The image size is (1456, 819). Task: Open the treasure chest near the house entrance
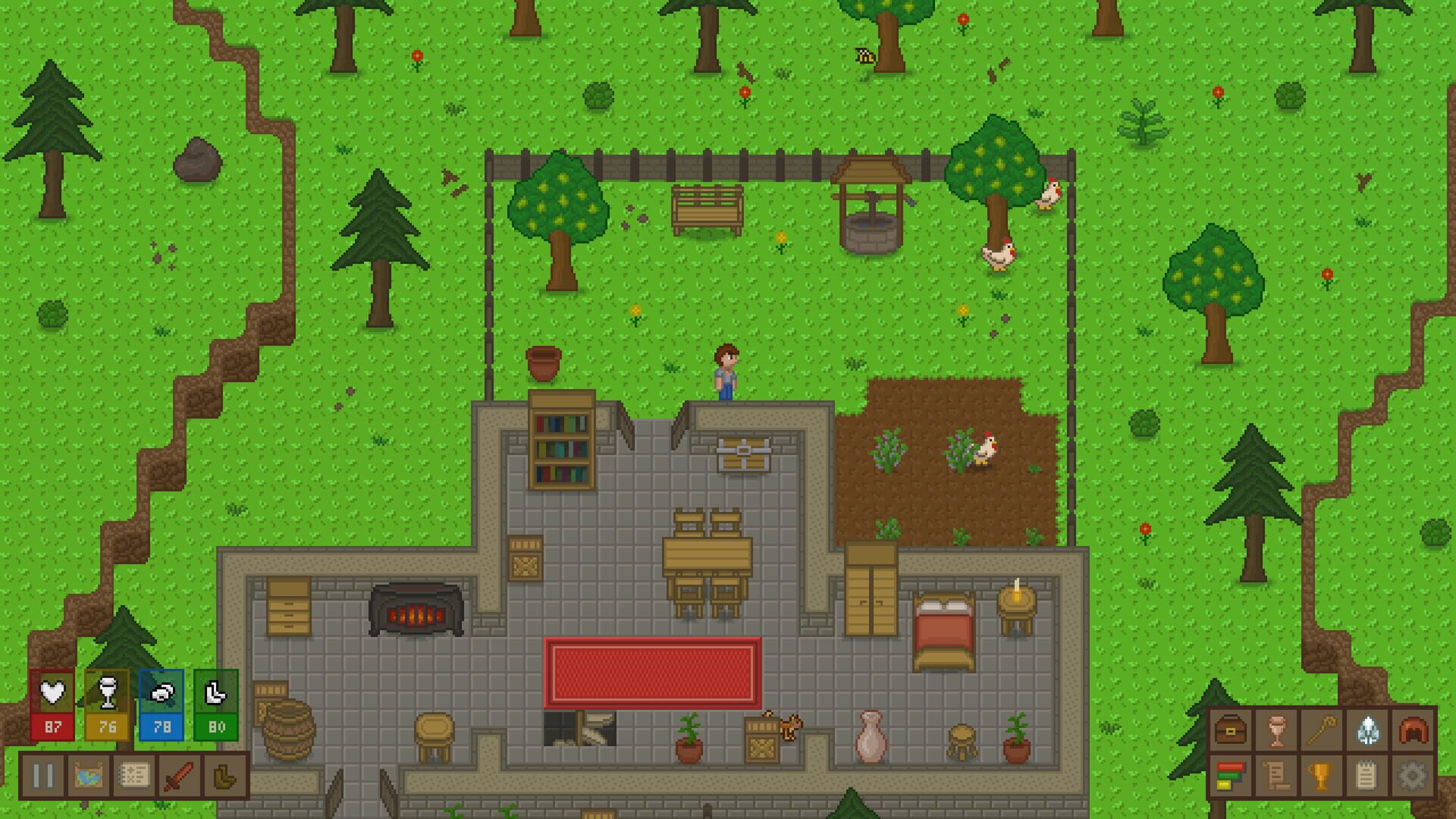point(743,455)
